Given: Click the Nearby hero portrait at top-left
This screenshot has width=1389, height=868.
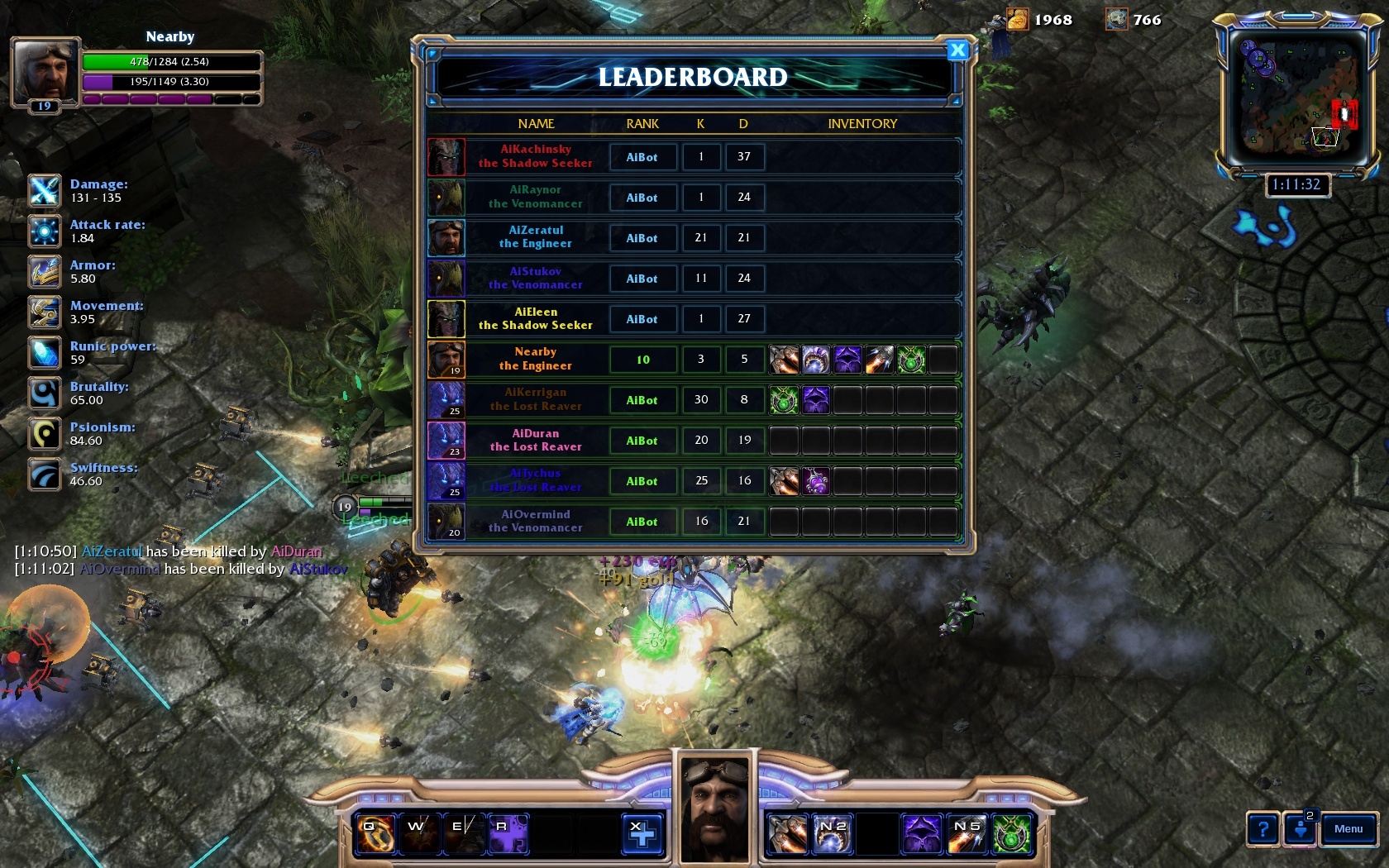Looking at the screenshot, I should (x=45, y=71).
